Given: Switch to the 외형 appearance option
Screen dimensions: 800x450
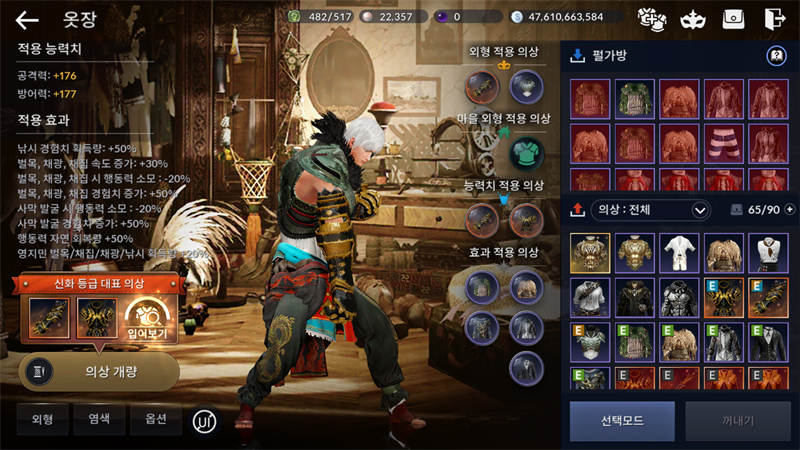Looking at the screenshot, I should click(x=42, y=419).
